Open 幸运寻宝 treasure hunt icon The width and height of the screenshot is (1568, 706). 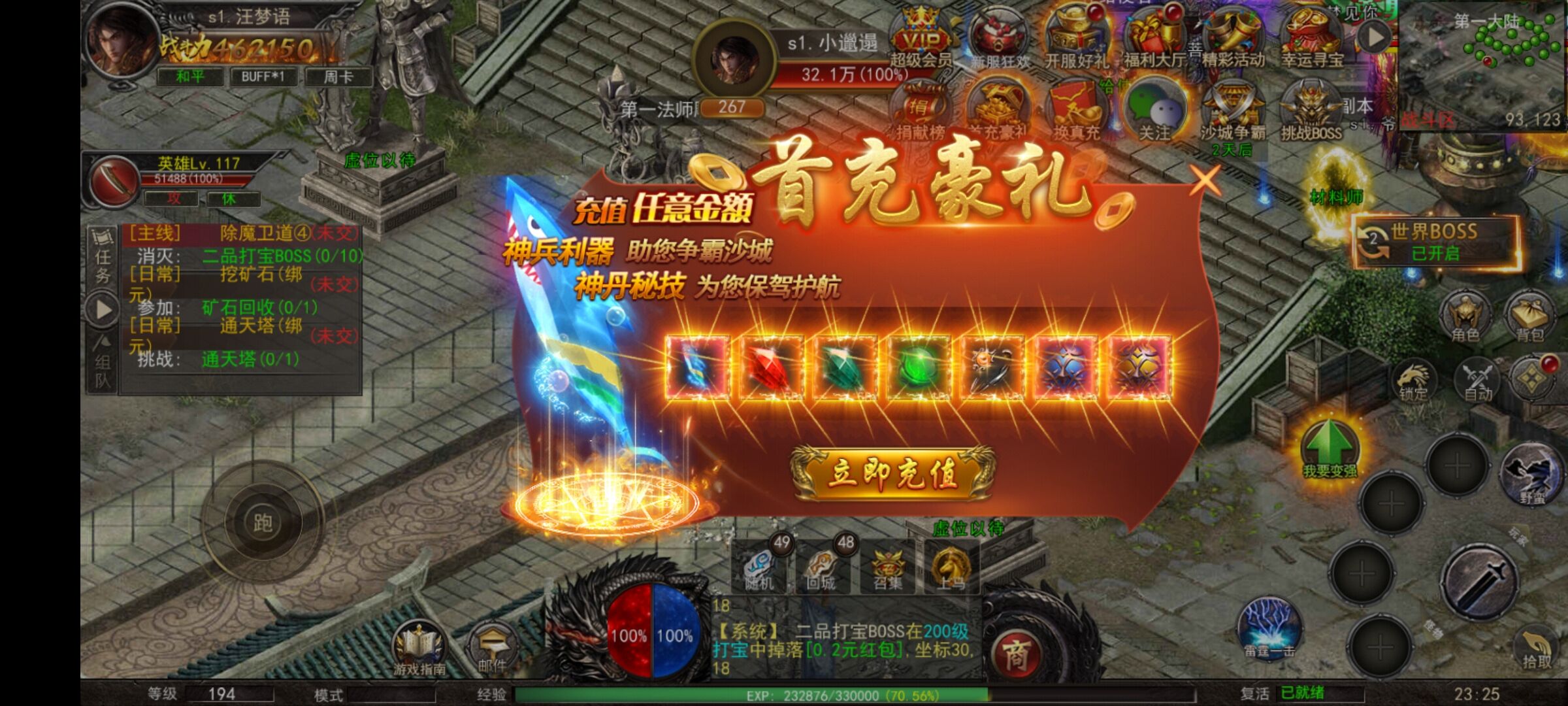click(1312, 41)
